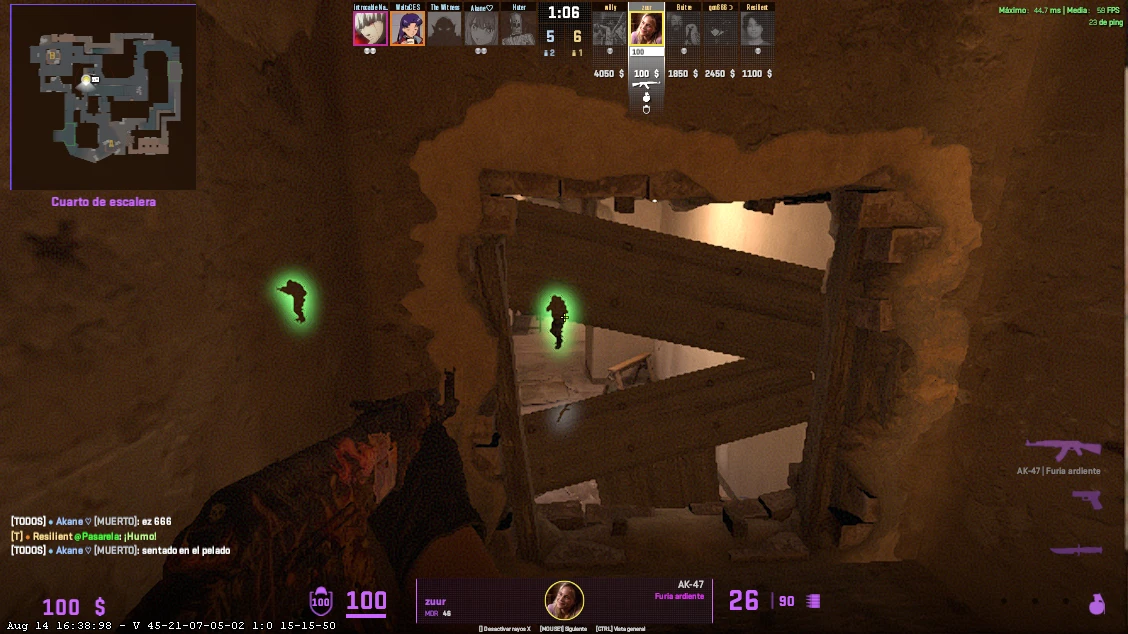Select the Hater player avatar

pos(518,28)
